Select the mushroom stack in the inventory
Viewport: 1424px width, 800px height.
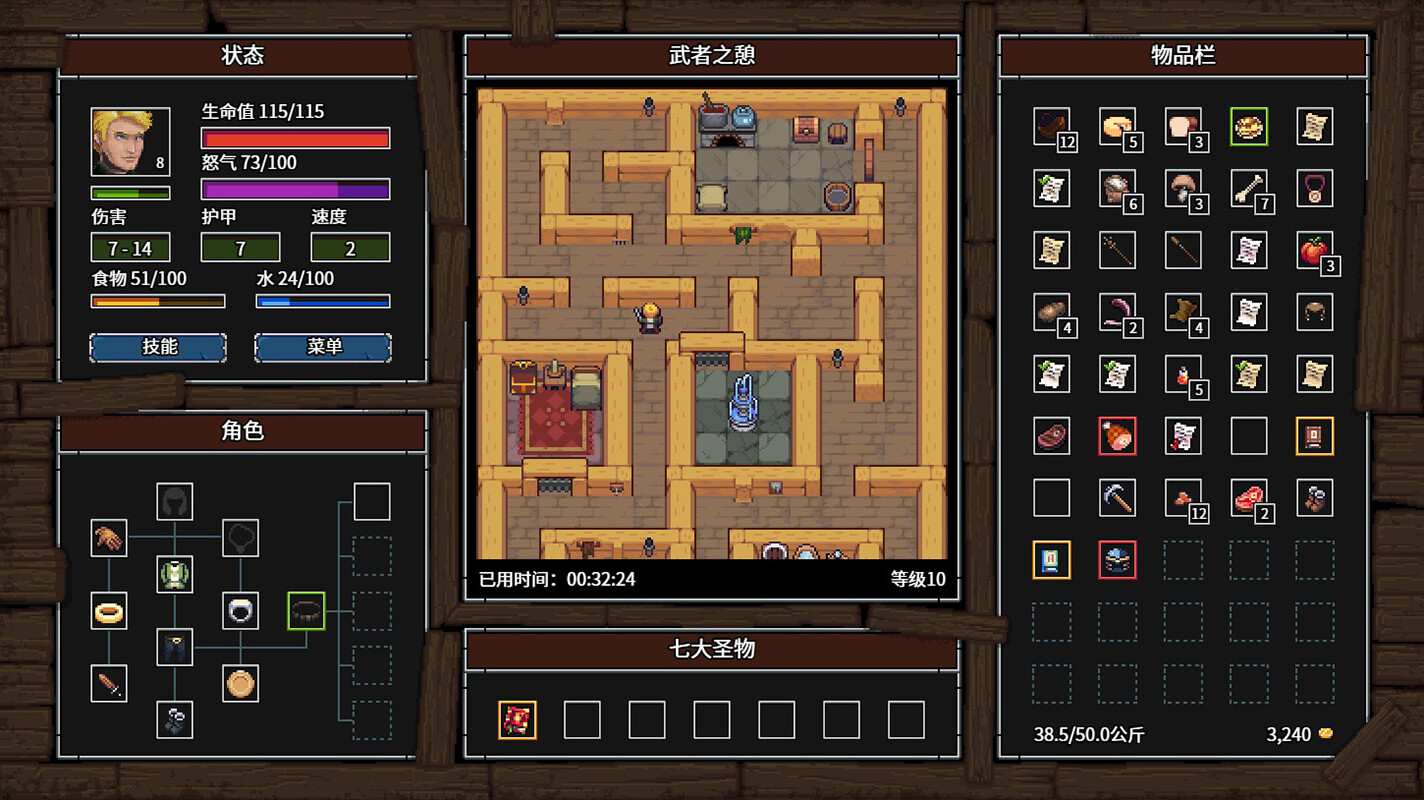(x=1183, y=188)
